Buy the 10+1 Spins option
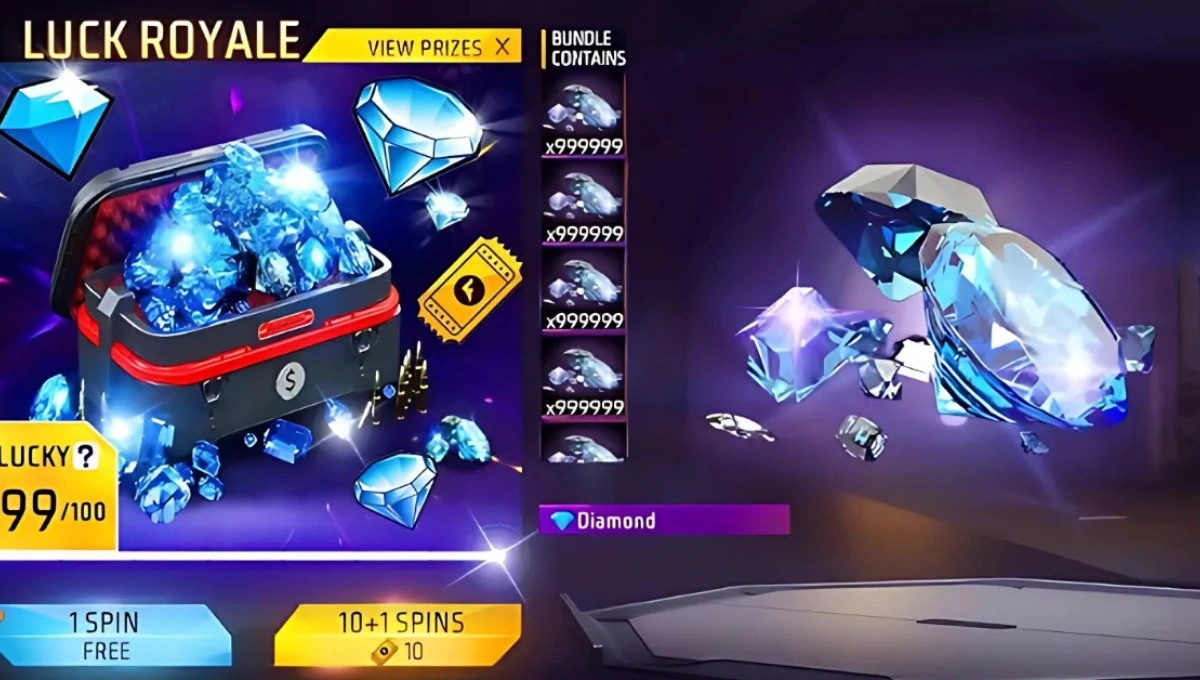Image resolution: width=1200 pixels, height=680 pixels. pos(398,634)
